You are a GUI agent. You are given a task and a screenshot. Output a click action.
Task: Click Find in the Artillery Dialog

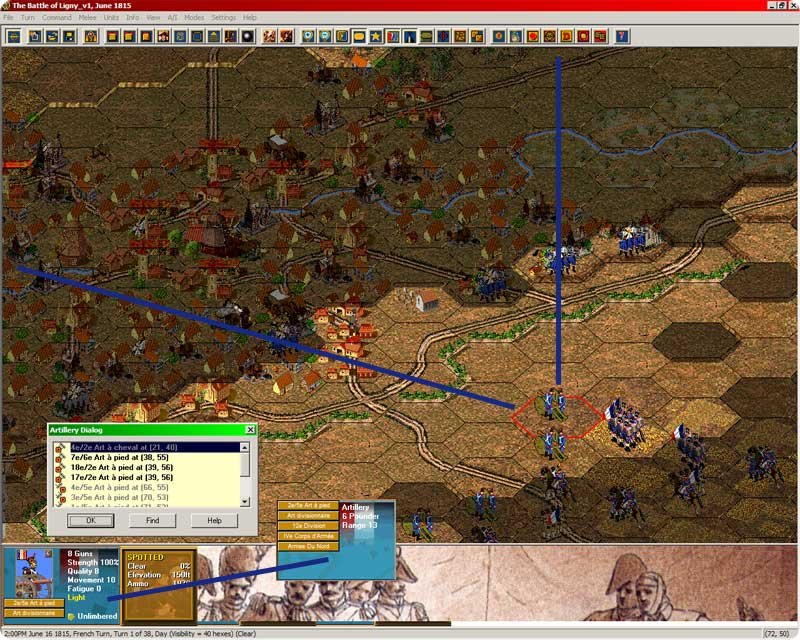[152, 520]
